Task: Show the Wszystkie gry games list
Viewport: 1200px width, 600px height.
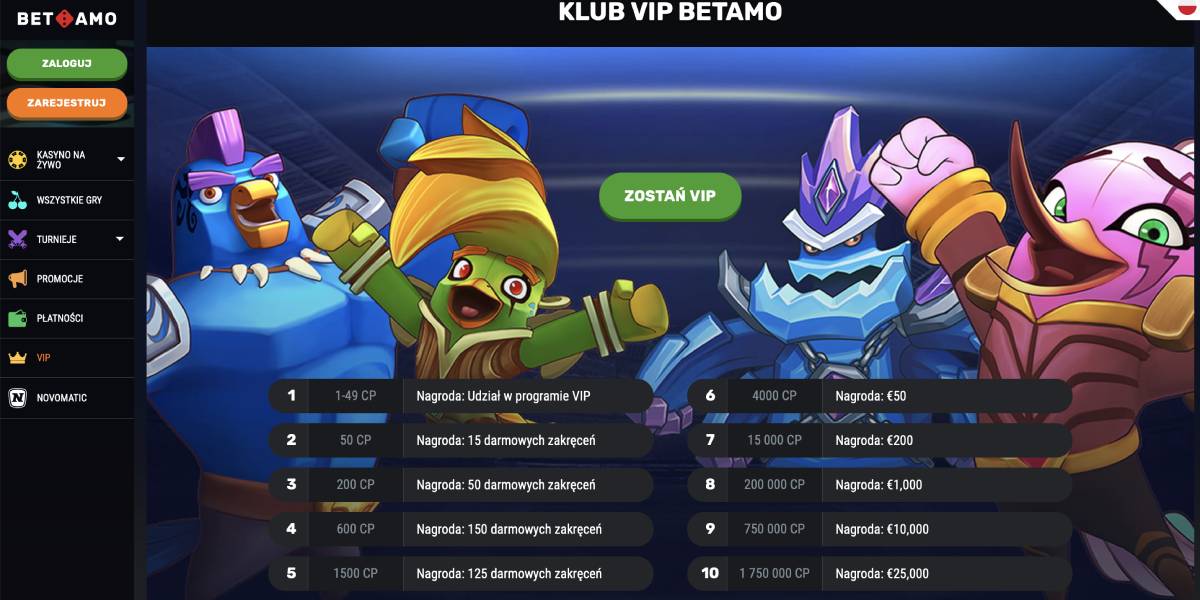Action: pyautogui.click(x=68, y=200)
